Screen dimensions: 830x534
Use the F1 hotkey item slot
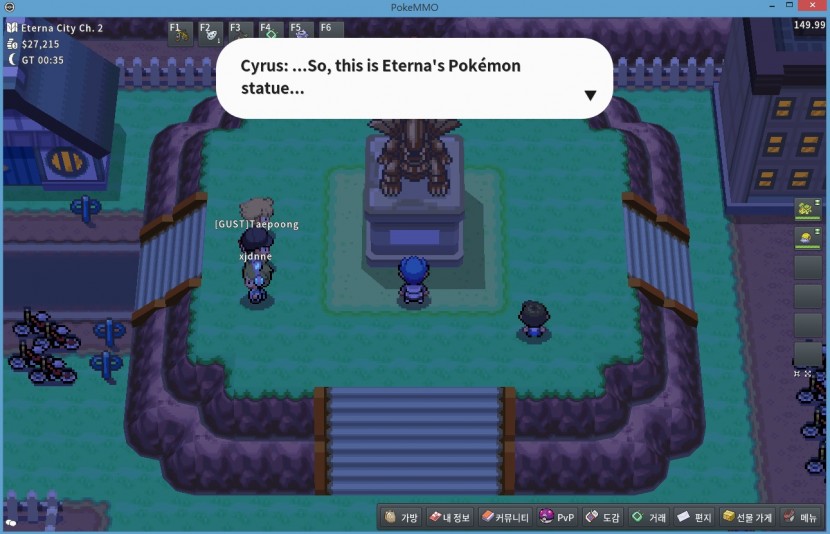click(x=181, y=33)
